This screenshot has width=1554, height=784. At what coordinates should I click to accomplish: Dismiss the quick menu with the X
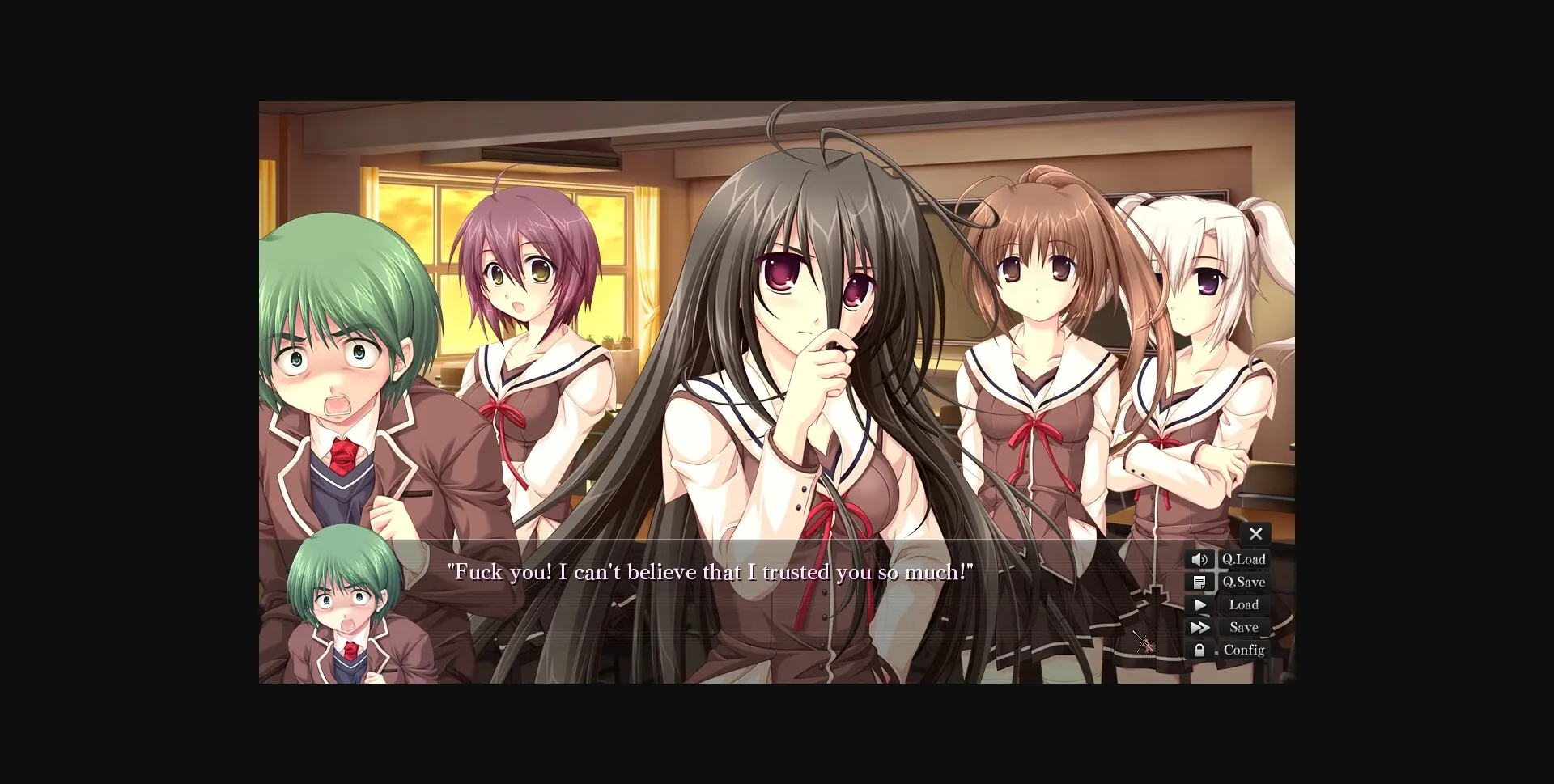click(1256, 534)
